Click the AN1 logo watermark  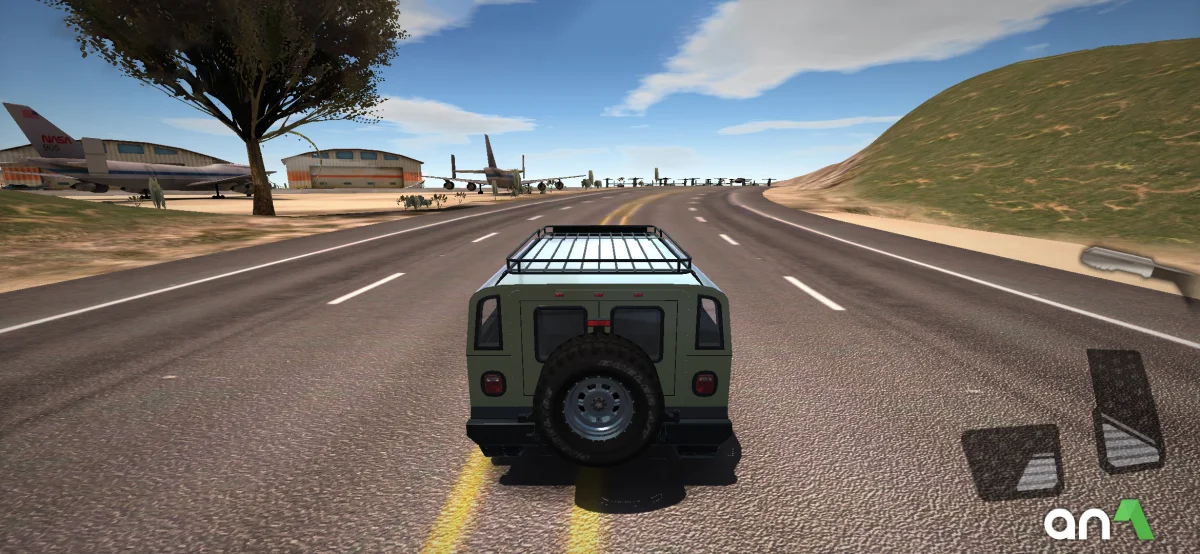[1098, 522]
